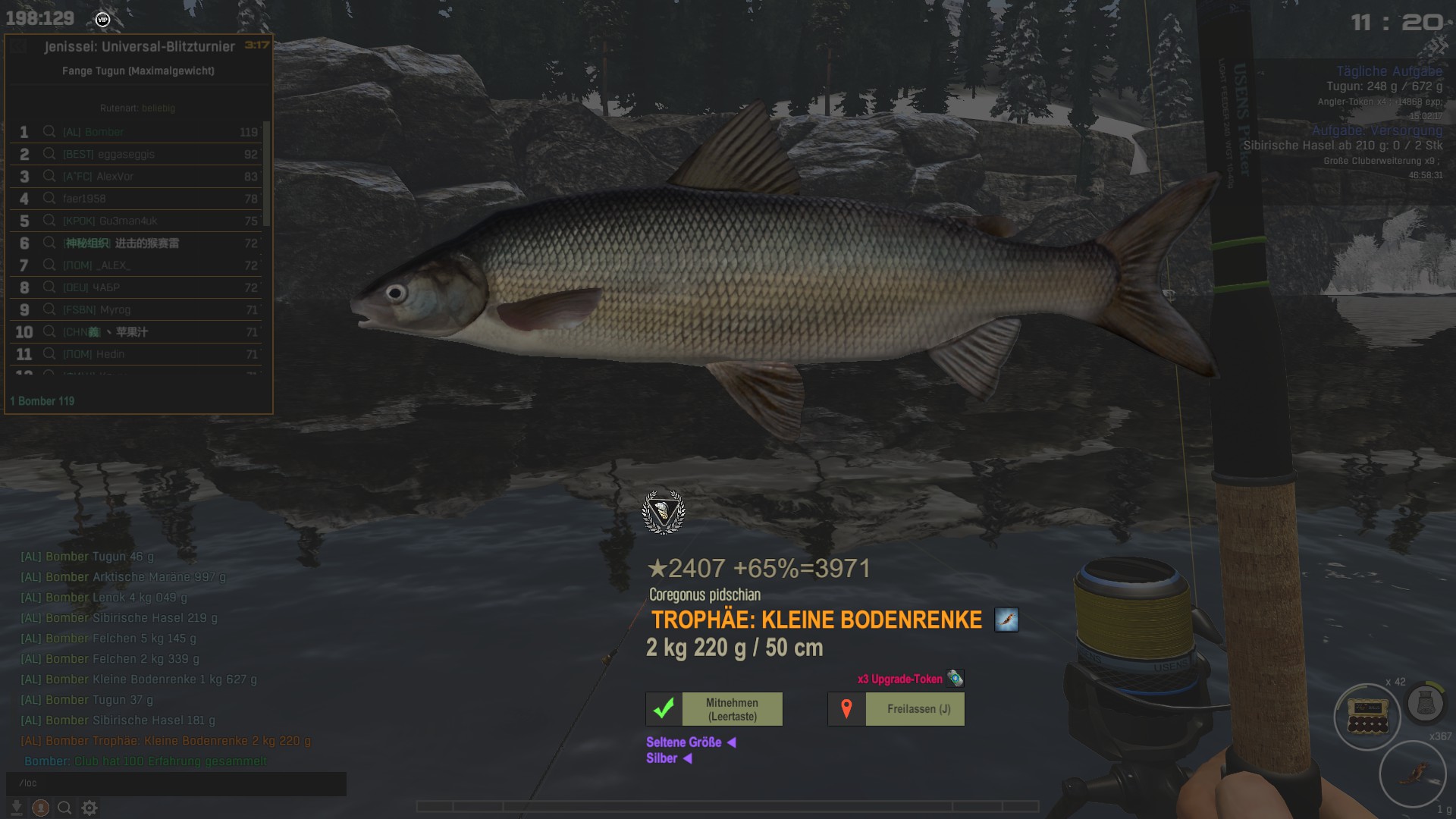Click the chat input field
Image resolution: width=1456 pixels, height=819 pixels.
tap(176, 783)
